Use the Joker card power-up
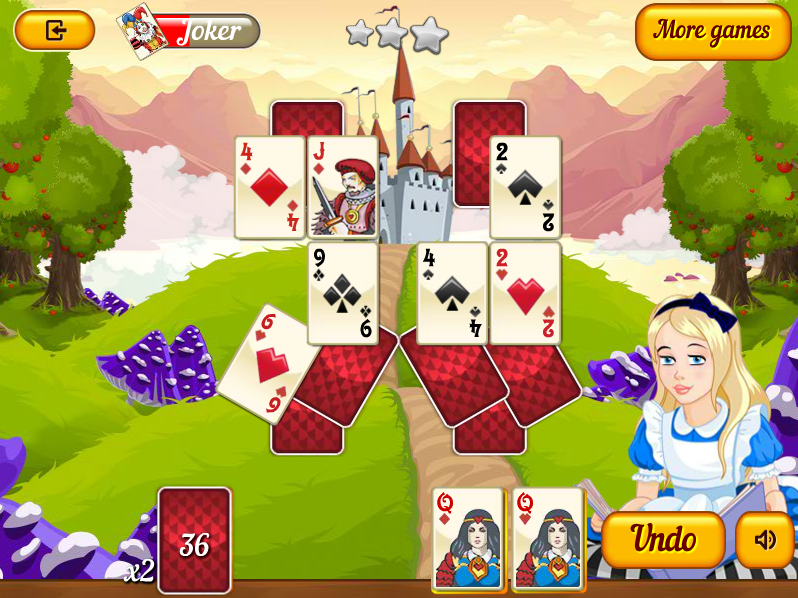This screenshot has width=798, height=598. [x=190, y=31]
